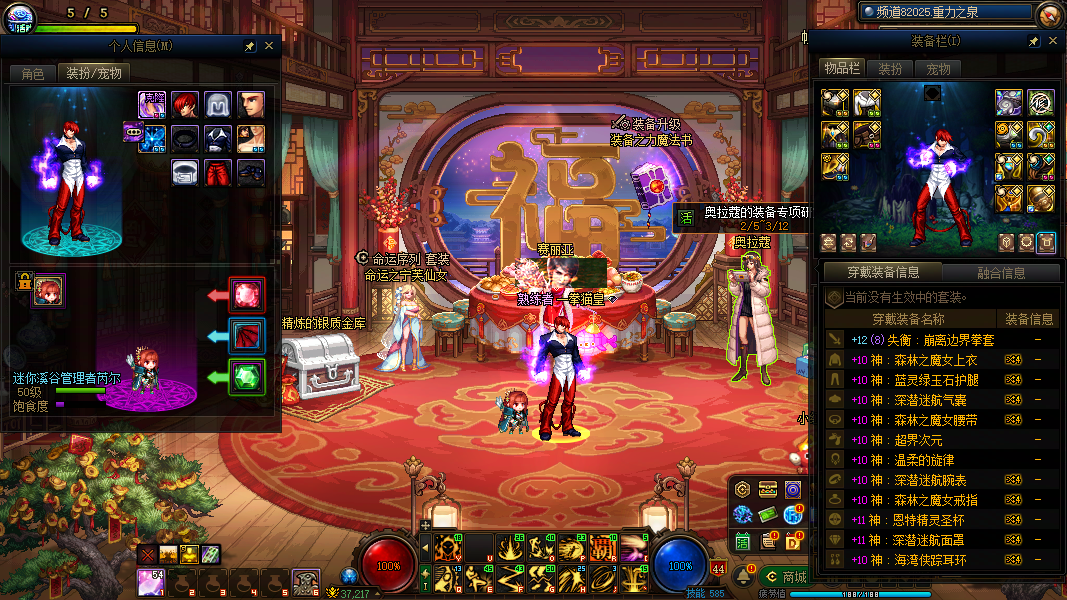
Task: Click the pet portrait slot with lock
Action: (48, 291)
